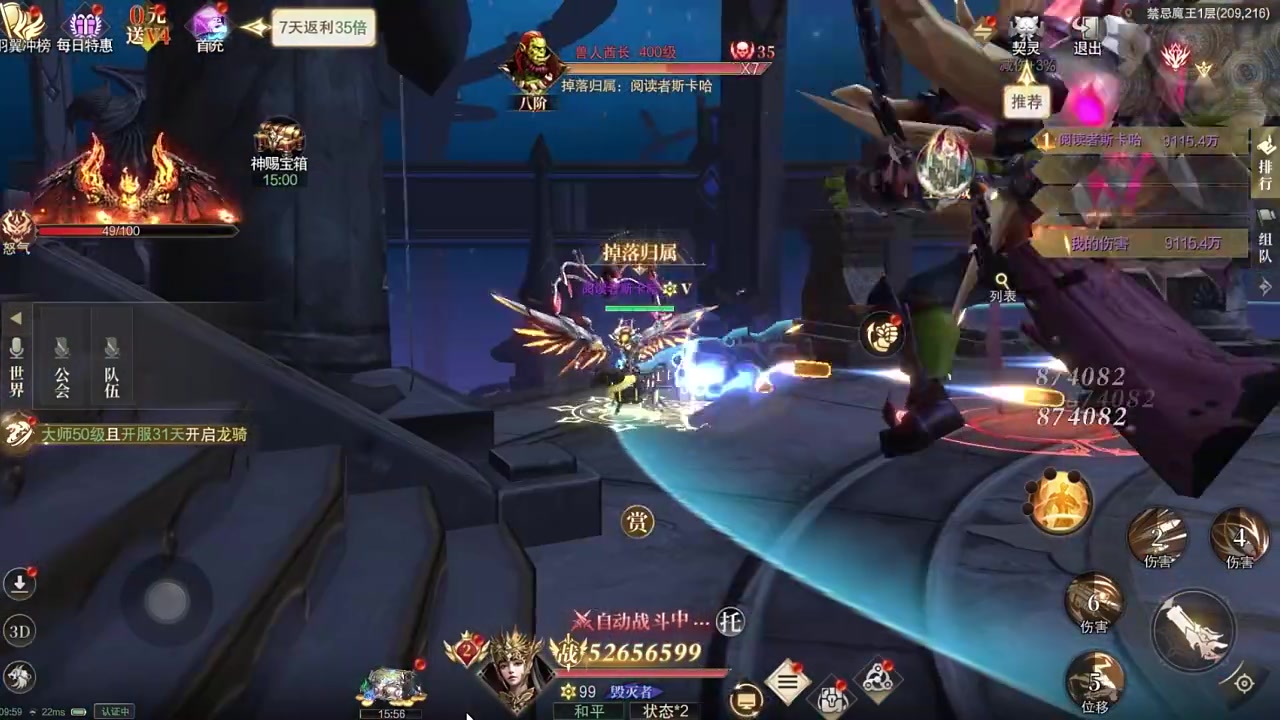The image size is (1280, 720).
Task: Open the 0元送V4 promotion
Action: point(149,27)
